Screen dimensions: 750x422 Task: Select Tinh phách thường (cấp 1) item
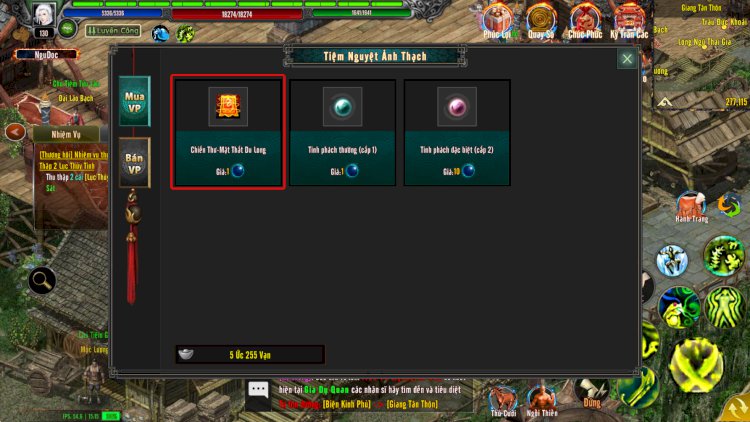click(x=343, y=131)
